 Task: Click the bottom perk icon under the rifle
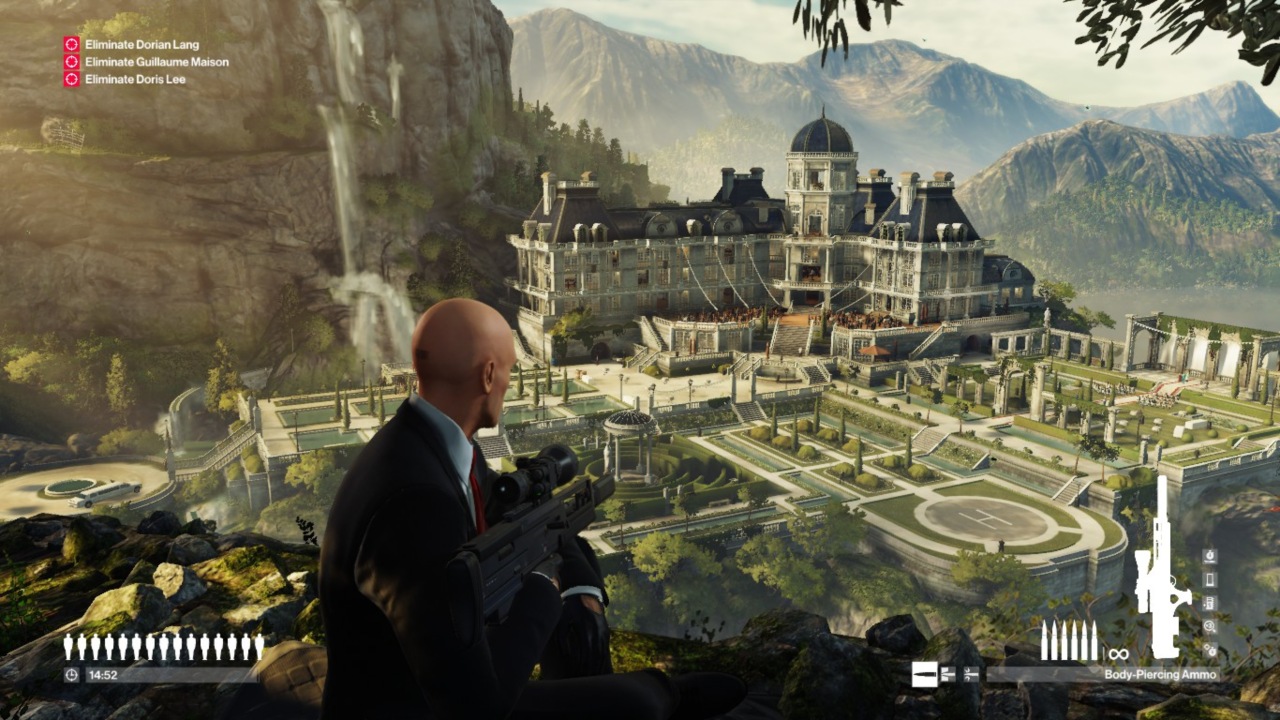pyautogui.click(x=1209, y=649)
